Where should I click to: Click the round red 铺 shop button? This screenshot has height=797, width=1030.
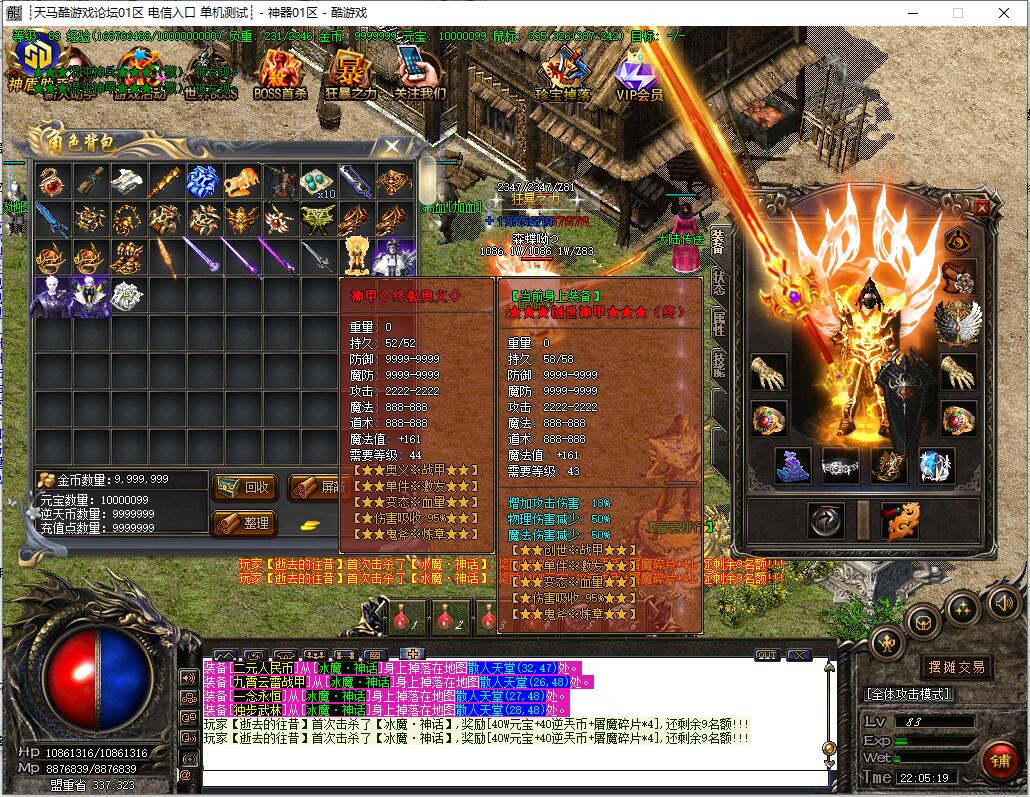[x=998, y=760]
